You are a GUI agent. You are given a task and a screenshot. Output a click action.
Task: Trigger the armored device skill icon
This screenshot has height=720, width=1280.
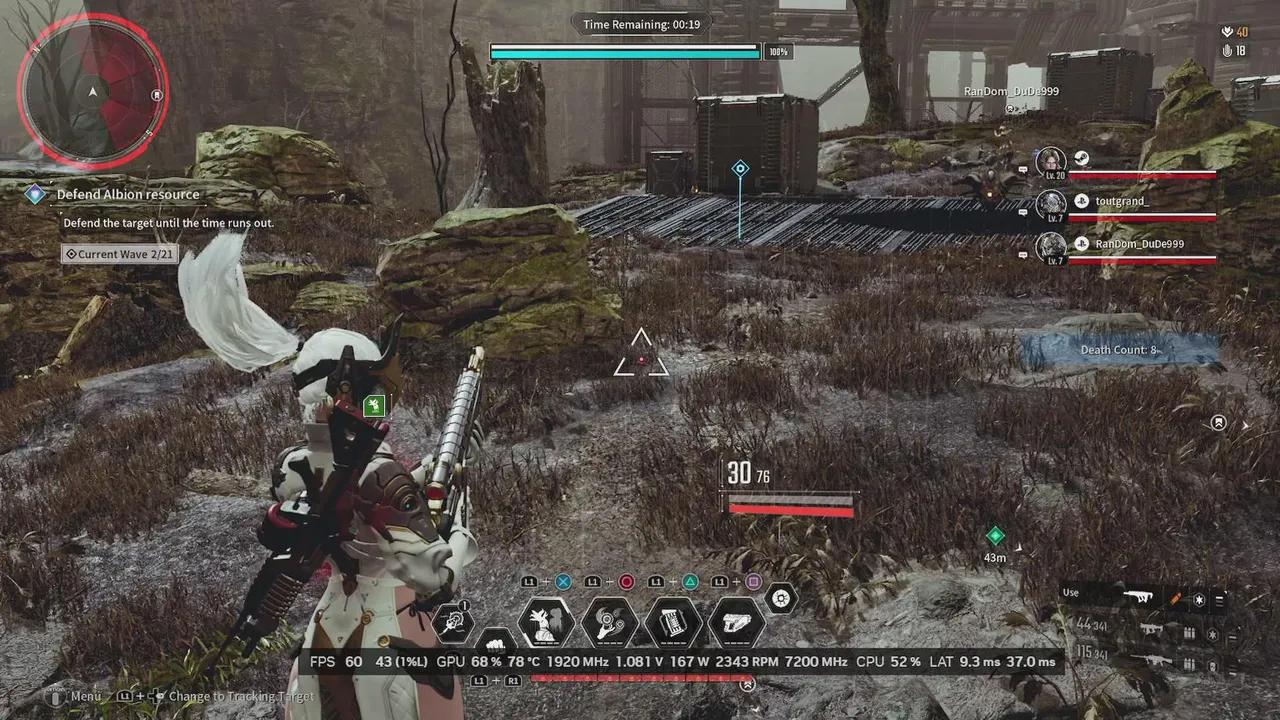click(673, 622)
